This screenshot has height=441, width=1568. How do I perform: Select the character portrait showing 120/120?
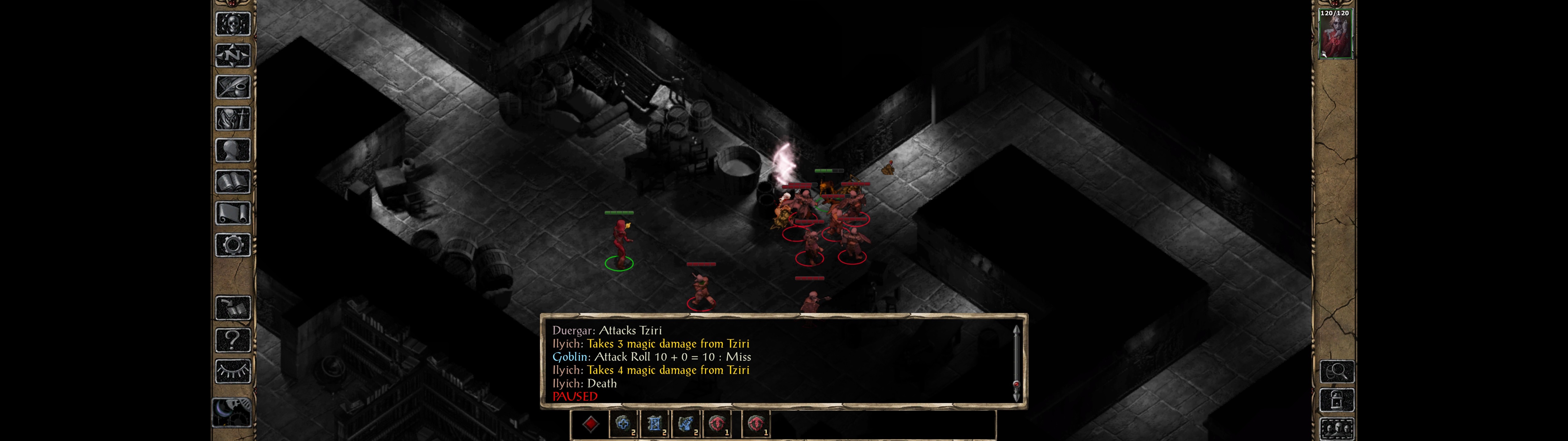click(x=1335, y=35)
